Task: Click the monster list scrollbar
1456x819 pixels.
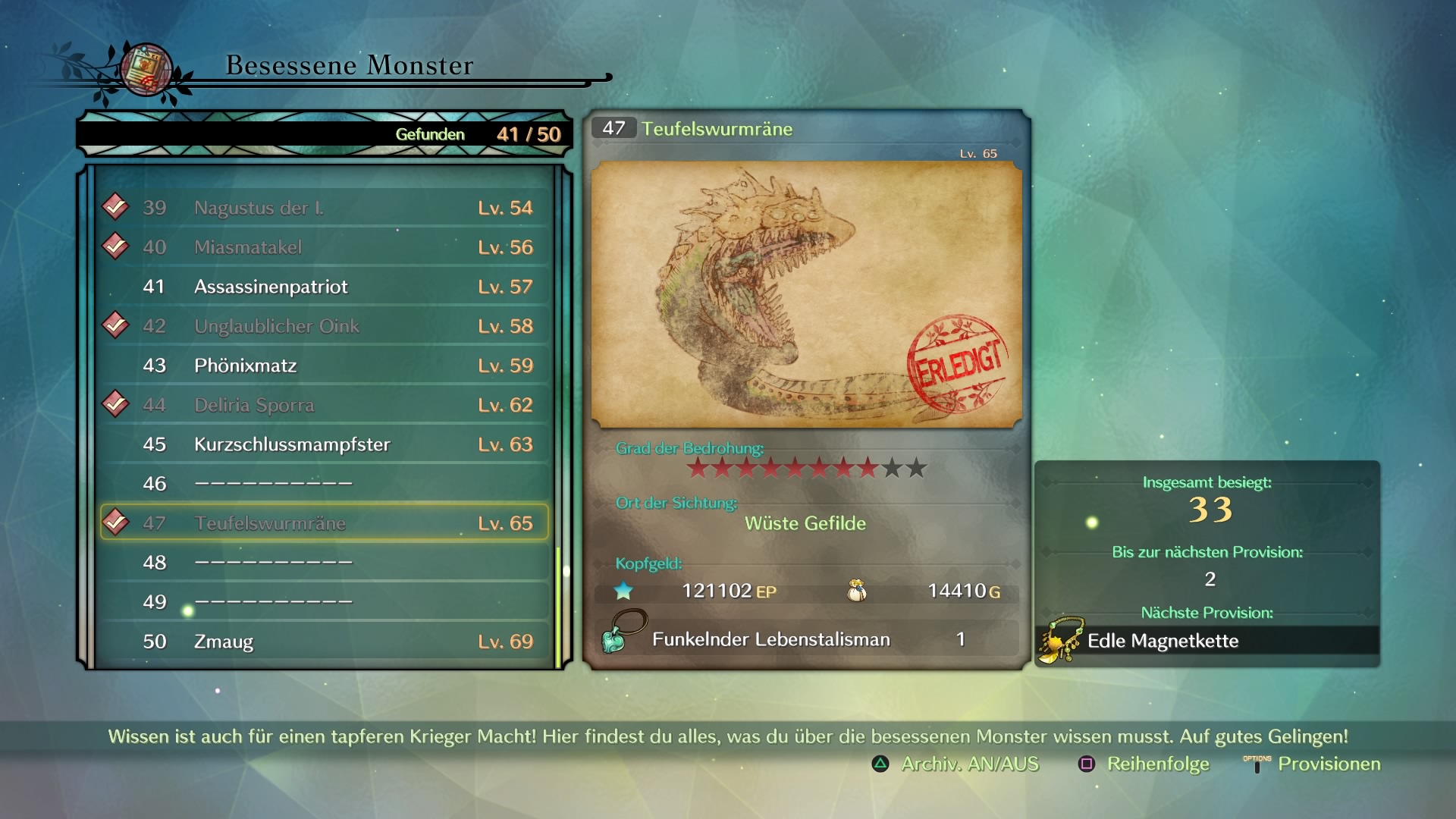Action: [x=559, y=607]
